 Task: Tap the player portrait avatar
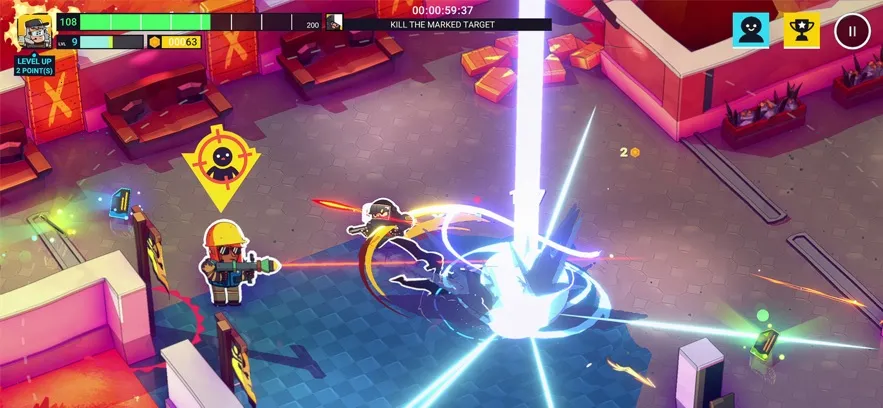pos(35,31)
